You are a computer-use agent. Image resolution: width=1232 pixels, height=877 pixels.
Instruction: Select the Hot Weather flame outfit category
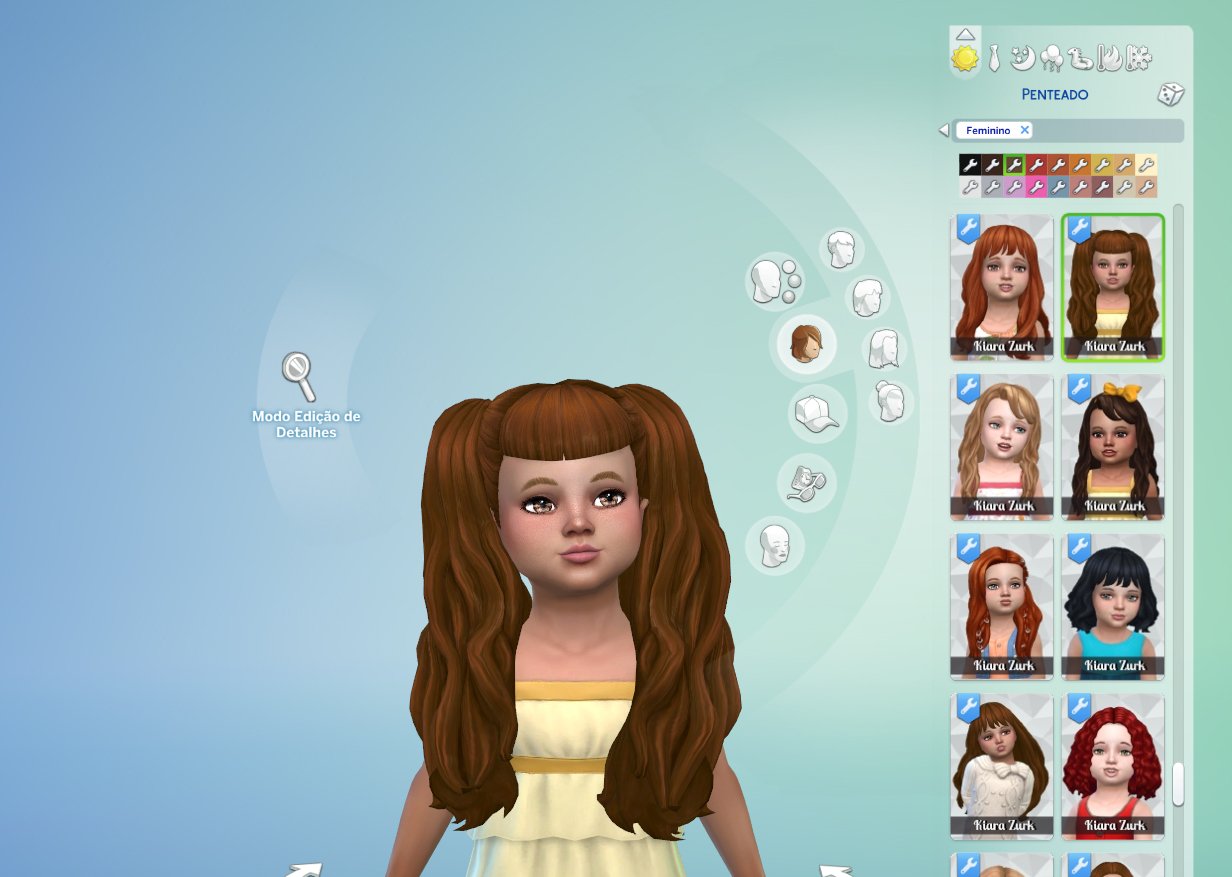click(x=1109, y=60)
